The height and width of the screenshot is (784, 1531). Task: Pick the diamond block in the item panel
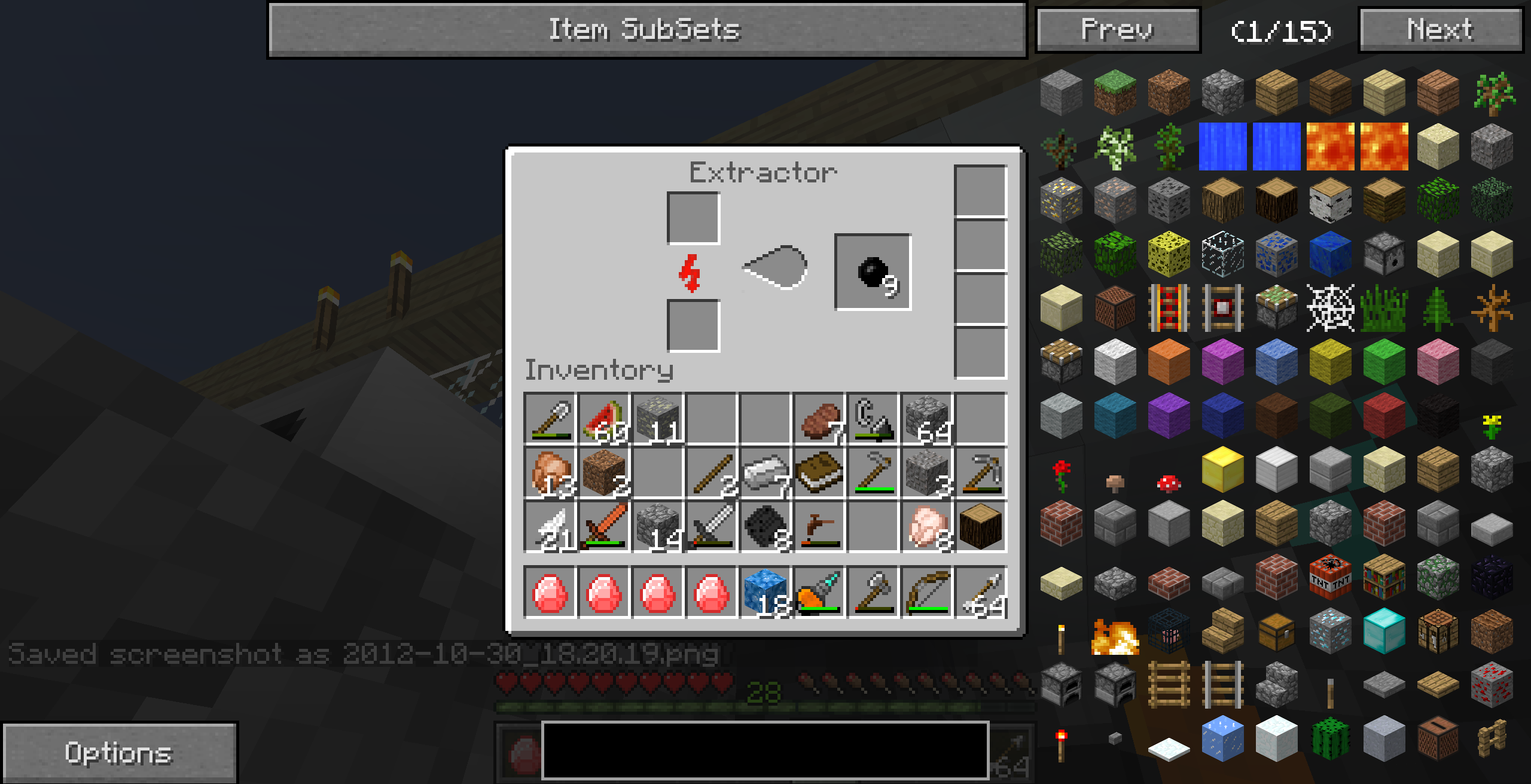[1384, 631]
